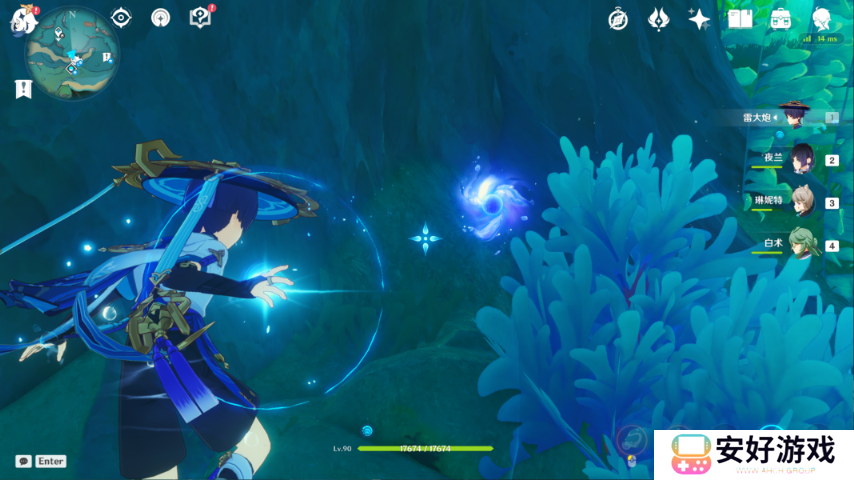
Task: Open the chat bubble icon
Action: (23, 461)
